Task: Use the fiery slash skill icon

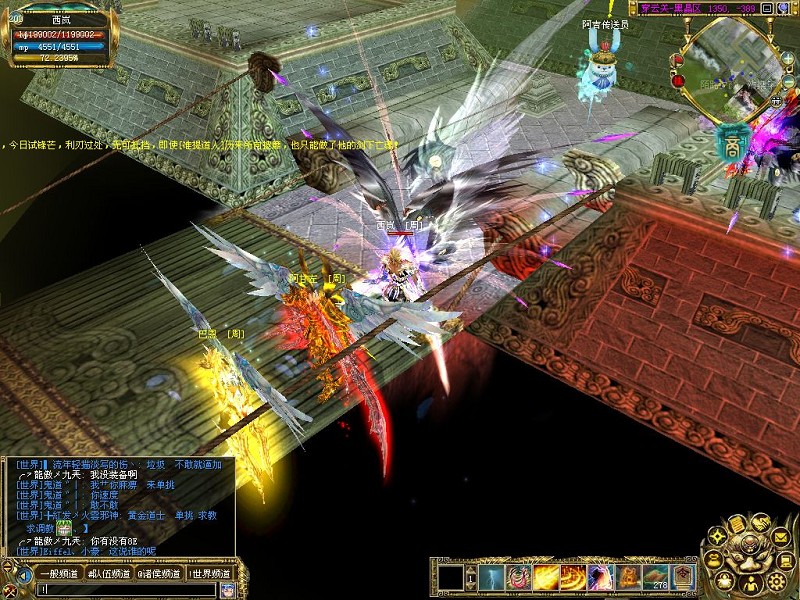Action: 546,577
